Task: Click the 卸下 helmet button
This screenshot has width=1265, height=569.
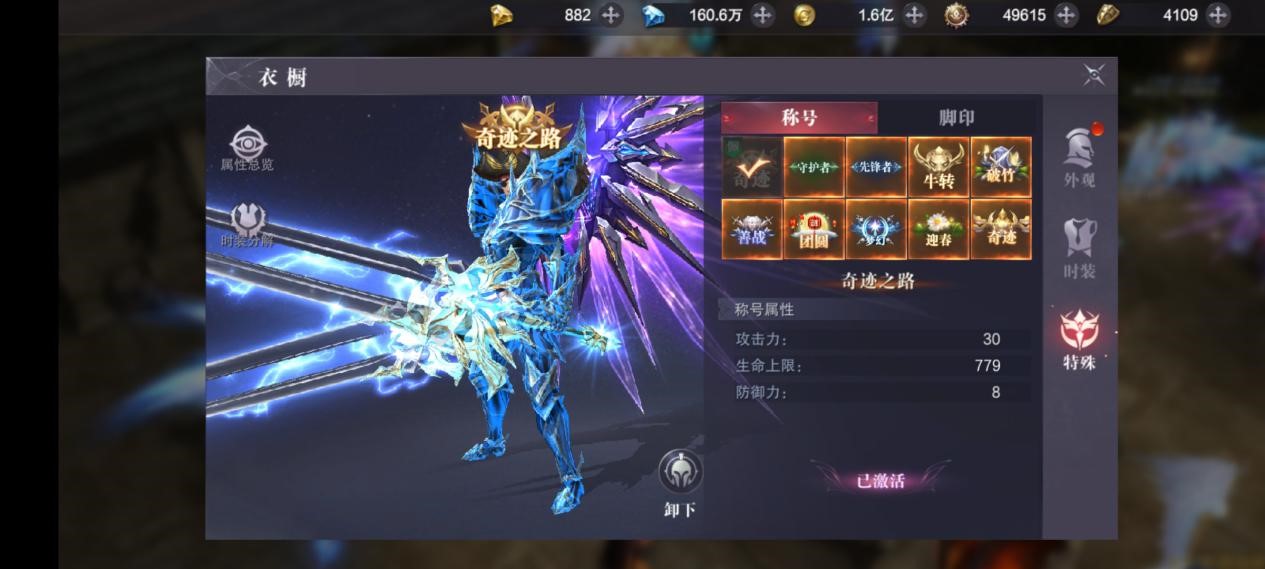Action: point(680,480)
